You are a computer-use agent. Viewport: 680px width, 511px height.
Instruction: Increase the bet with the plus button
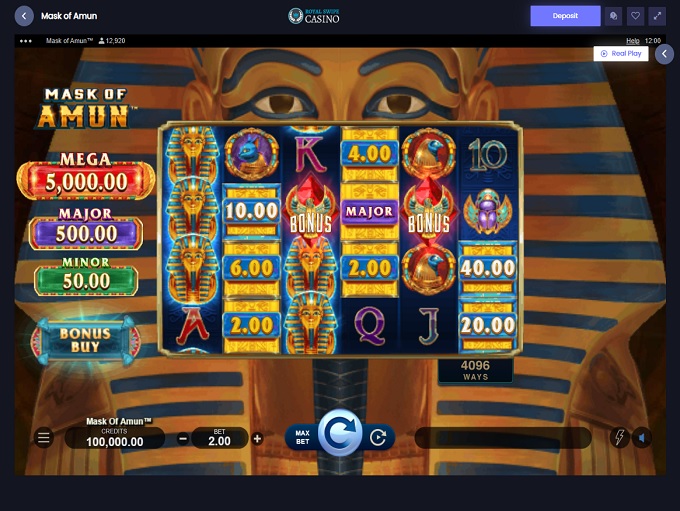click(x=257, y=438)
